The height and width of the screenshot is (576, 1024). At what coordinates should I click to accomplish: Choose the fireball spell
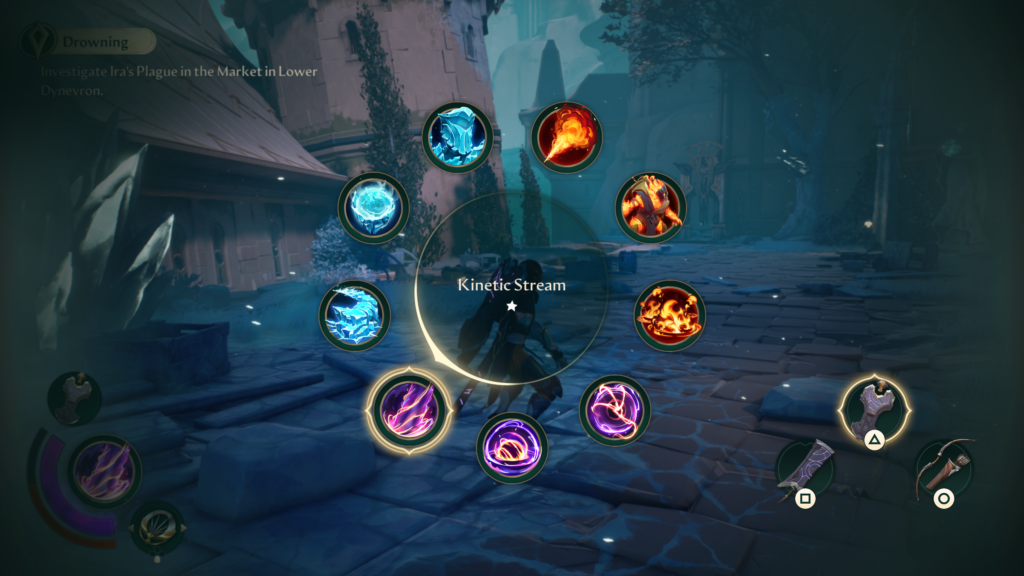pos(565,137)
